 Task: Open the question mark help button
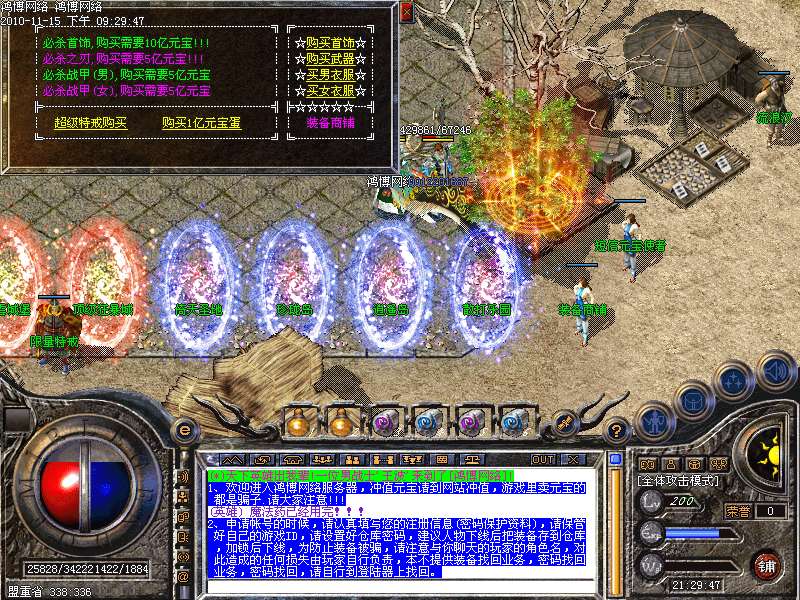(617, 430)
